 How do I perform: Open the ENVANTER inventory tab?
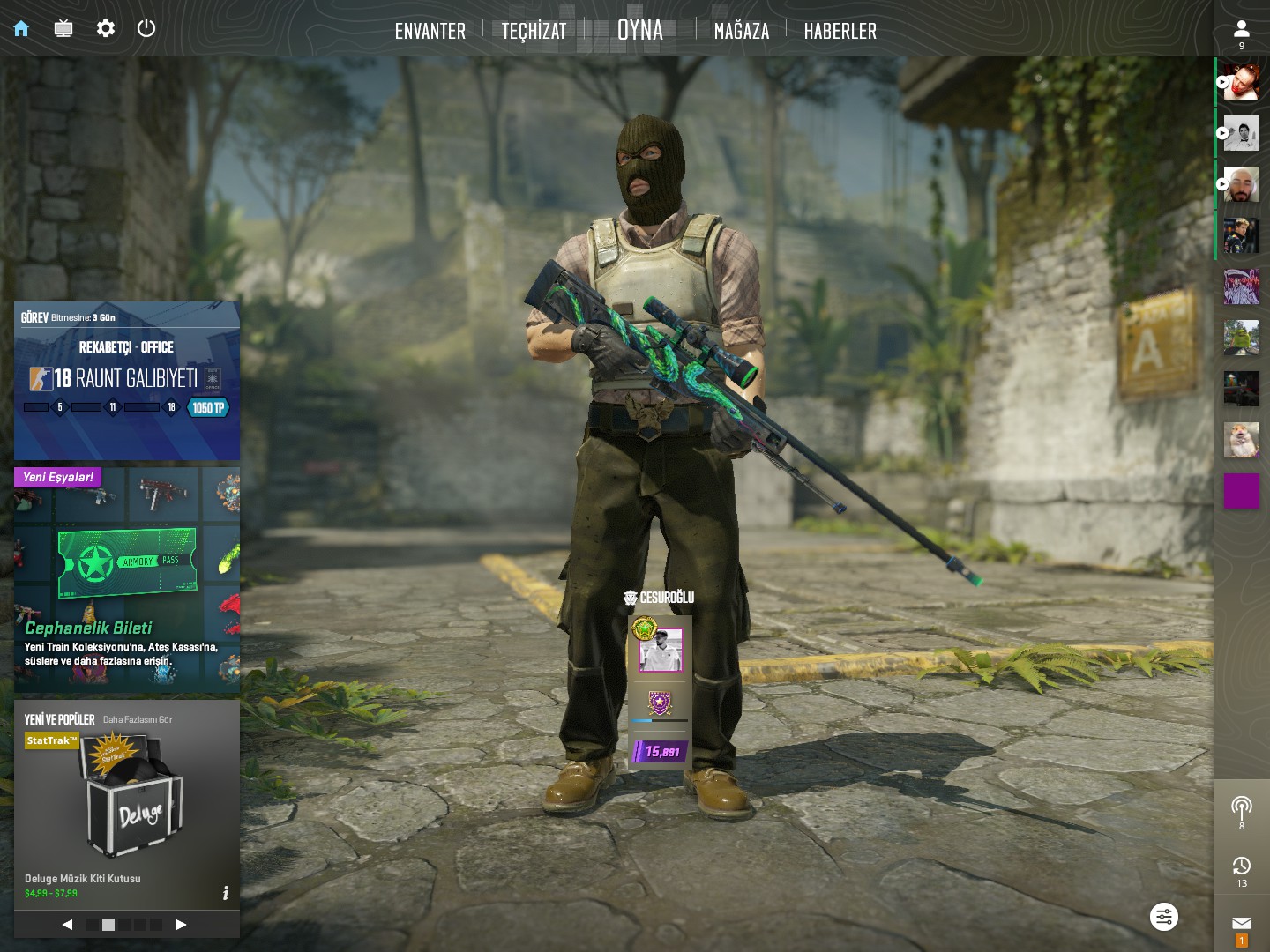[x=430, y=32]
